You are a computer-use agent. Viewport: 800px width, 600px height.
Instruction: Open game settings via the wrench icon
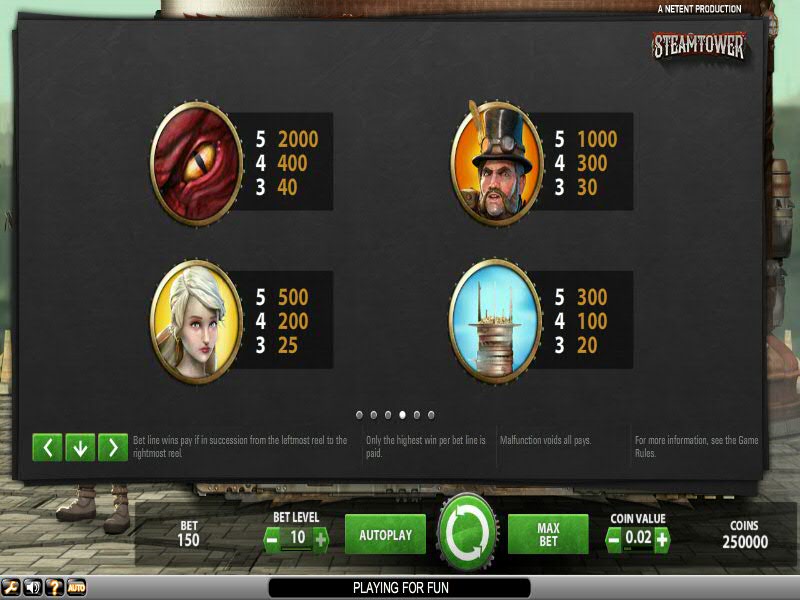point(11,587)
